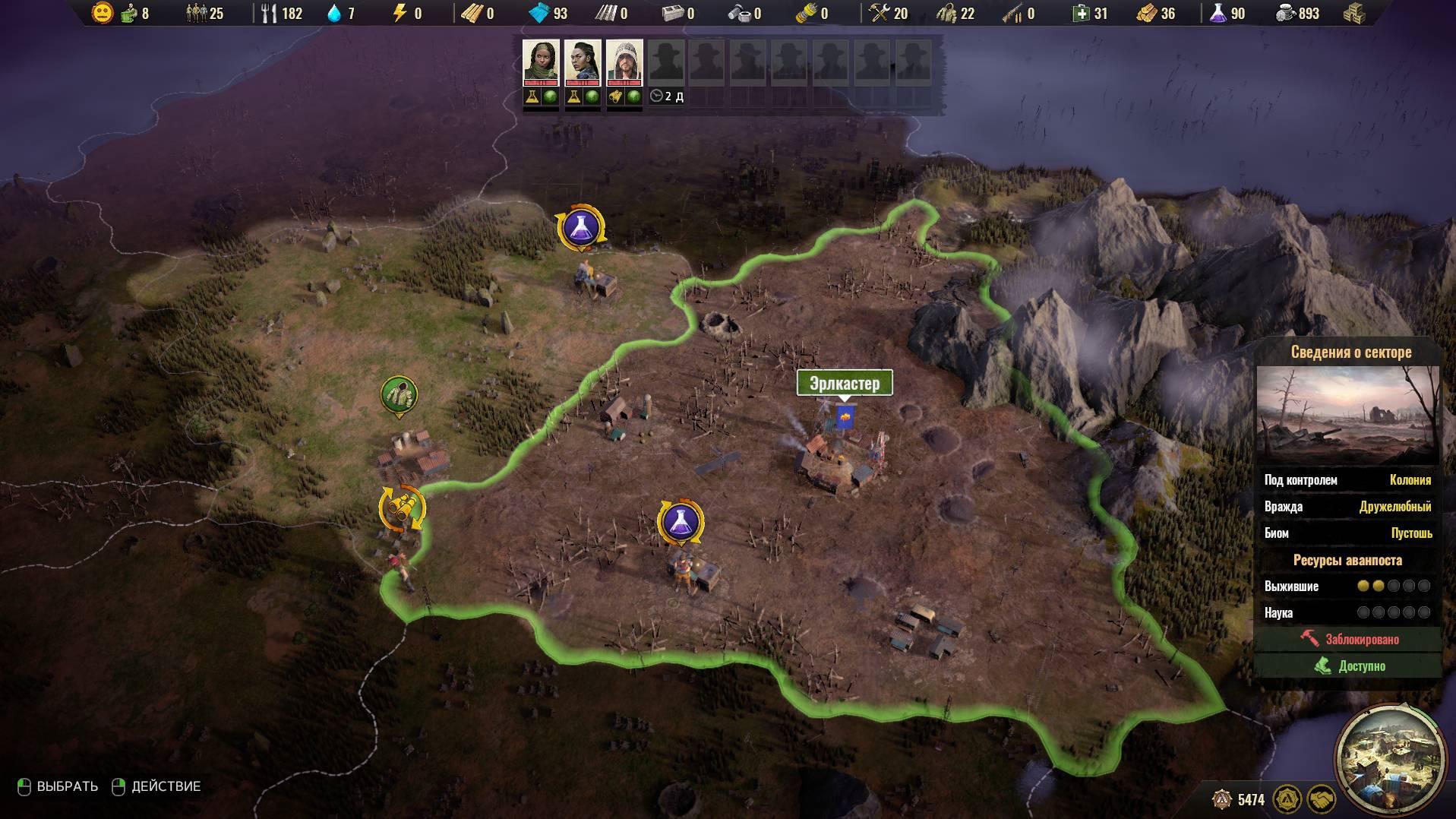Screen dimensions: 1456x819
Task: Open the resource crates icon in the top bar
Action: click(x=1353, y=14)
